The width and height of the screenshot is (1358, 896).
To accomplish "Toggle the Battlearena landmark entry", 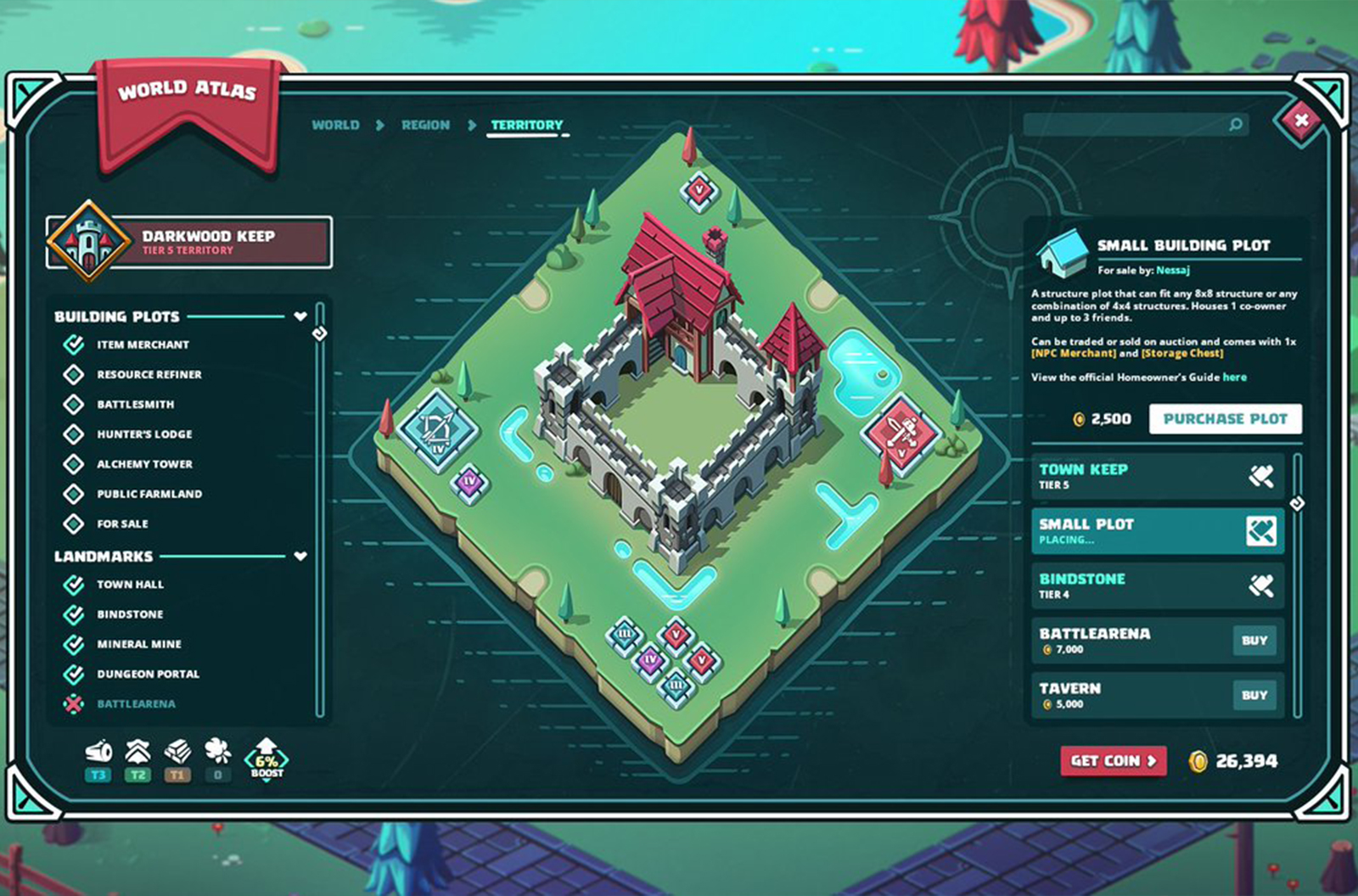I will pyautogui.click(x=74, y=703).
